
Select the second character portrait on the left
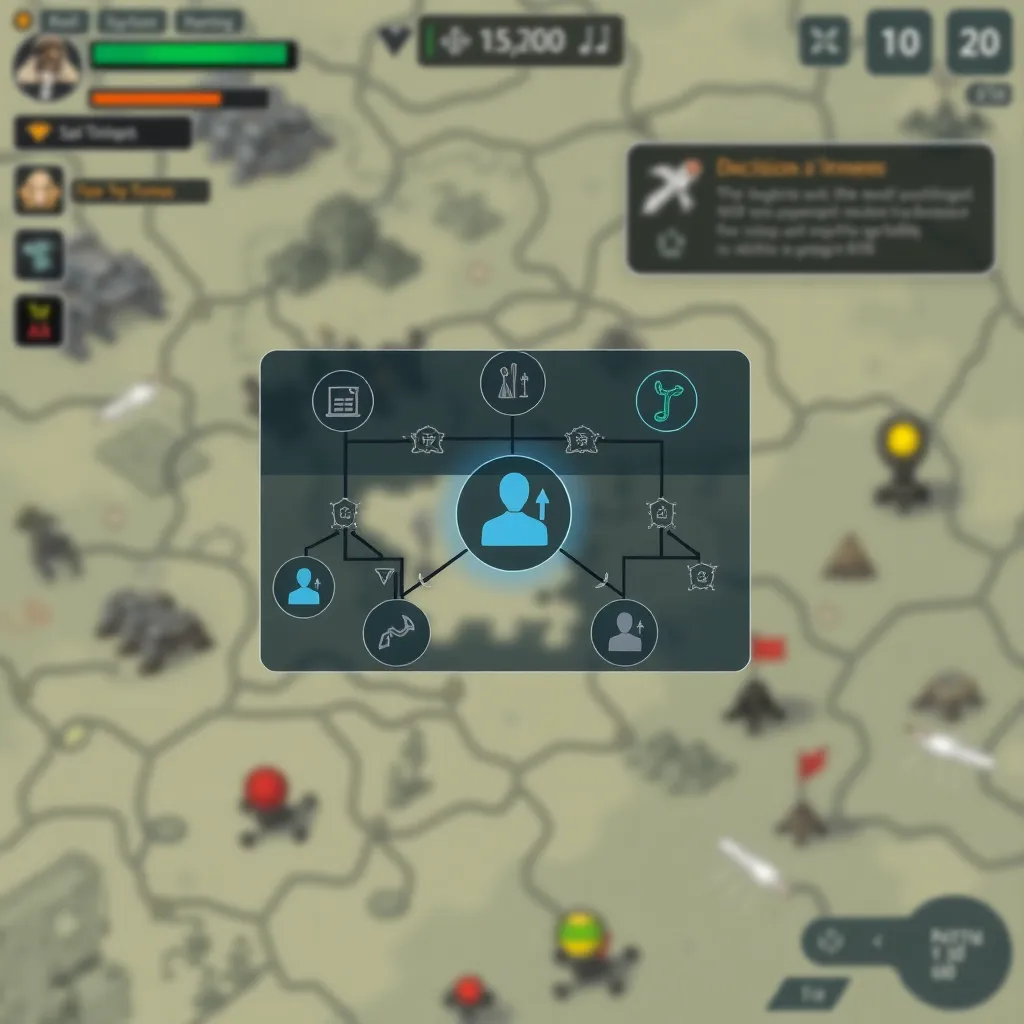[x=39, y=189]
